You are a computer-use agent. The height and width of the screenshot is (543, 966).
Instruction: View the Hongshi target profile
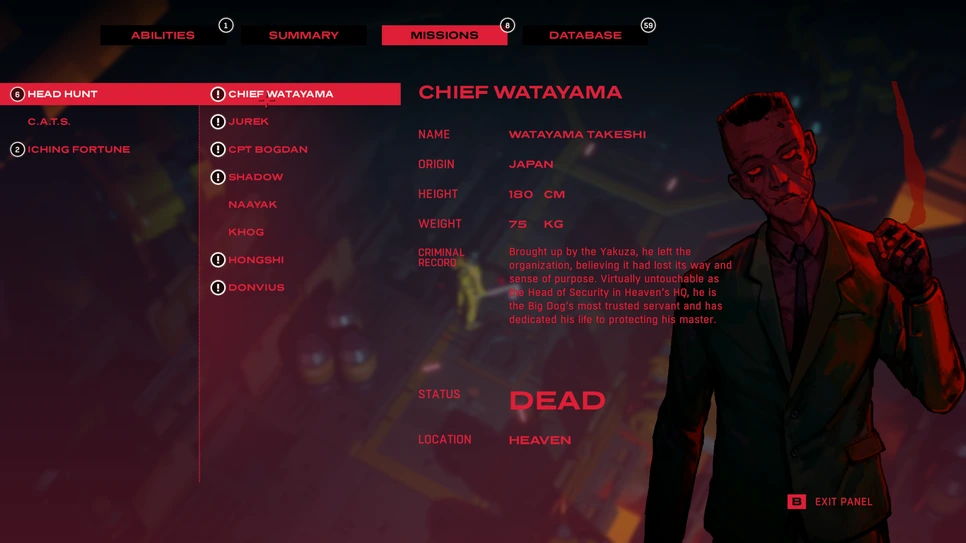256,260
